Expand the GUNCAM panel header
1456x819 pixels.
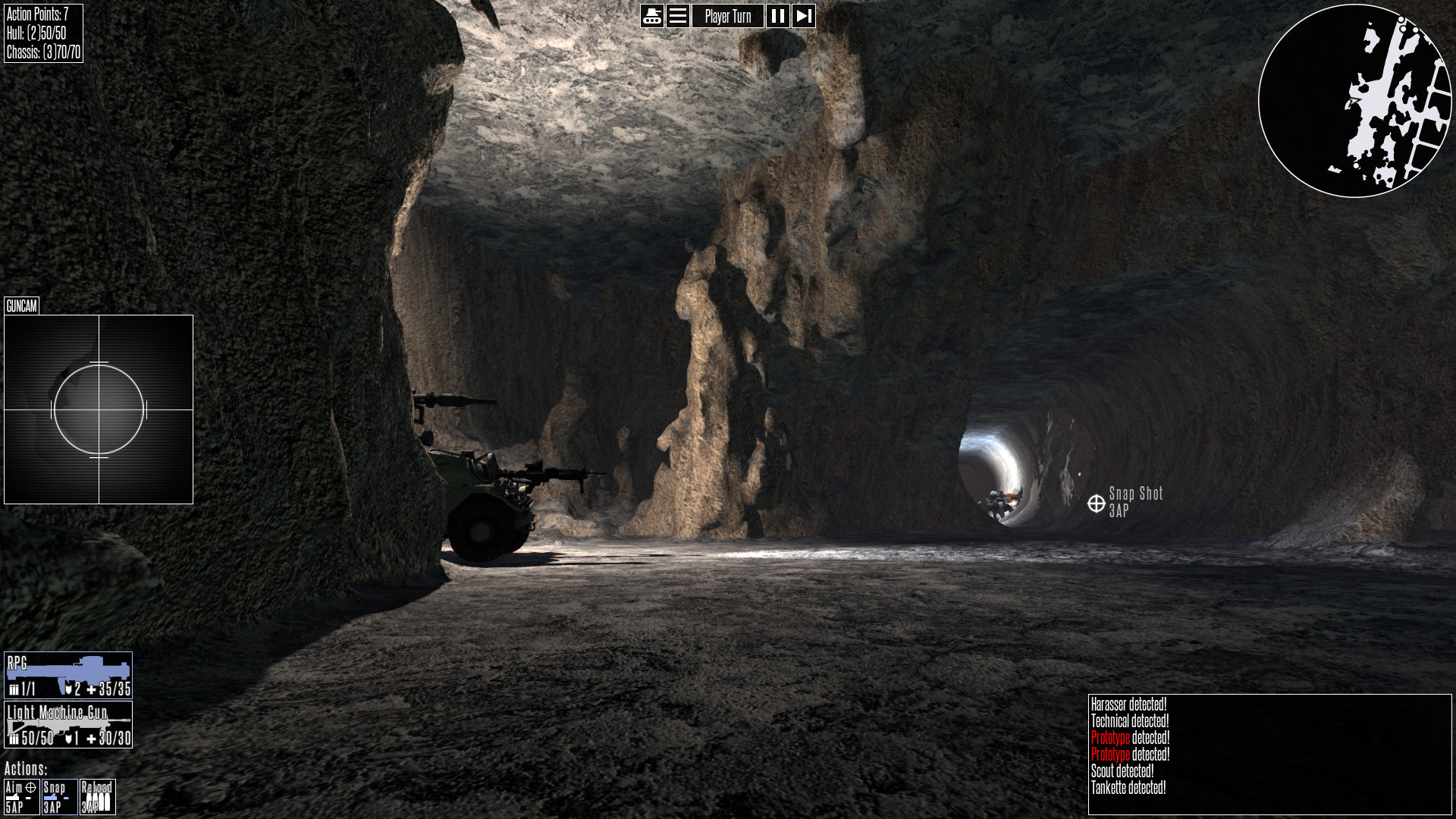pyautogui.click(x=20, y=307)
